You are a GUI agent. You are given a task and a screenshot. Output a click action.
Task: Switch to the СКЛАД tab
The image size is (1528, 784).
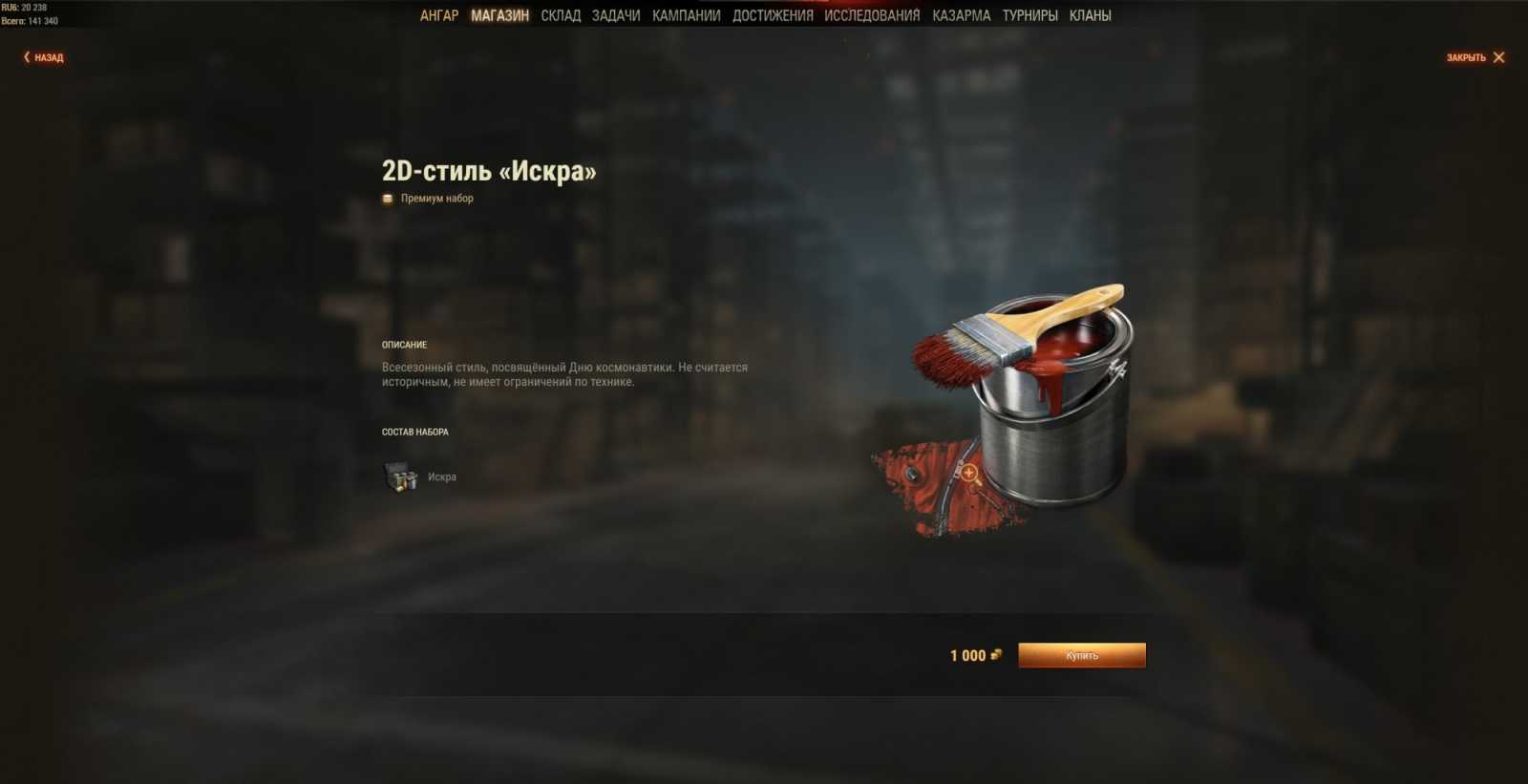click(x=561, y=14)
